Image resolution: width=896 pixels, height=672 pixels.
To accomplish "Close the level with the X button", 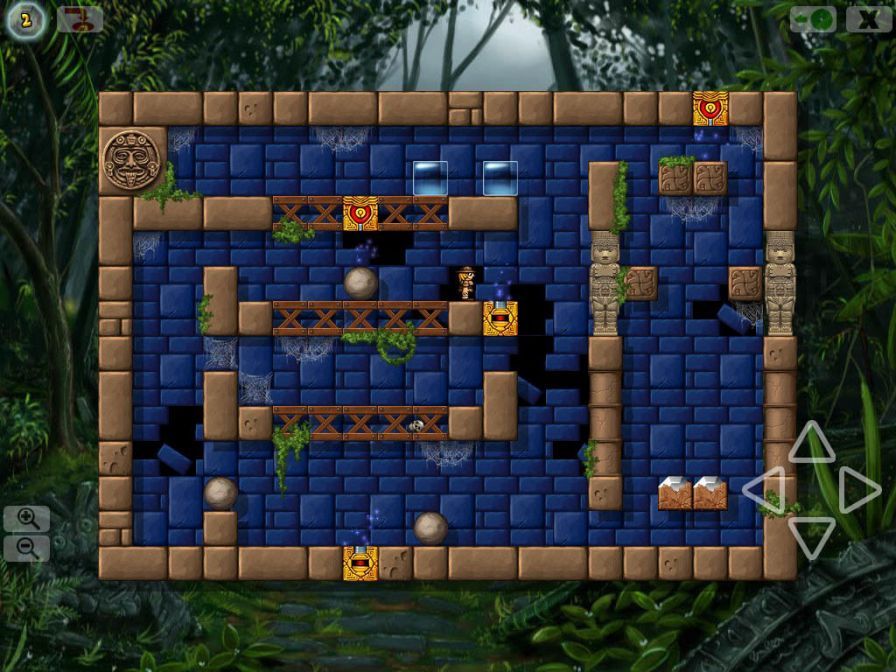I will pyautogui.click(x=868, y=19).
